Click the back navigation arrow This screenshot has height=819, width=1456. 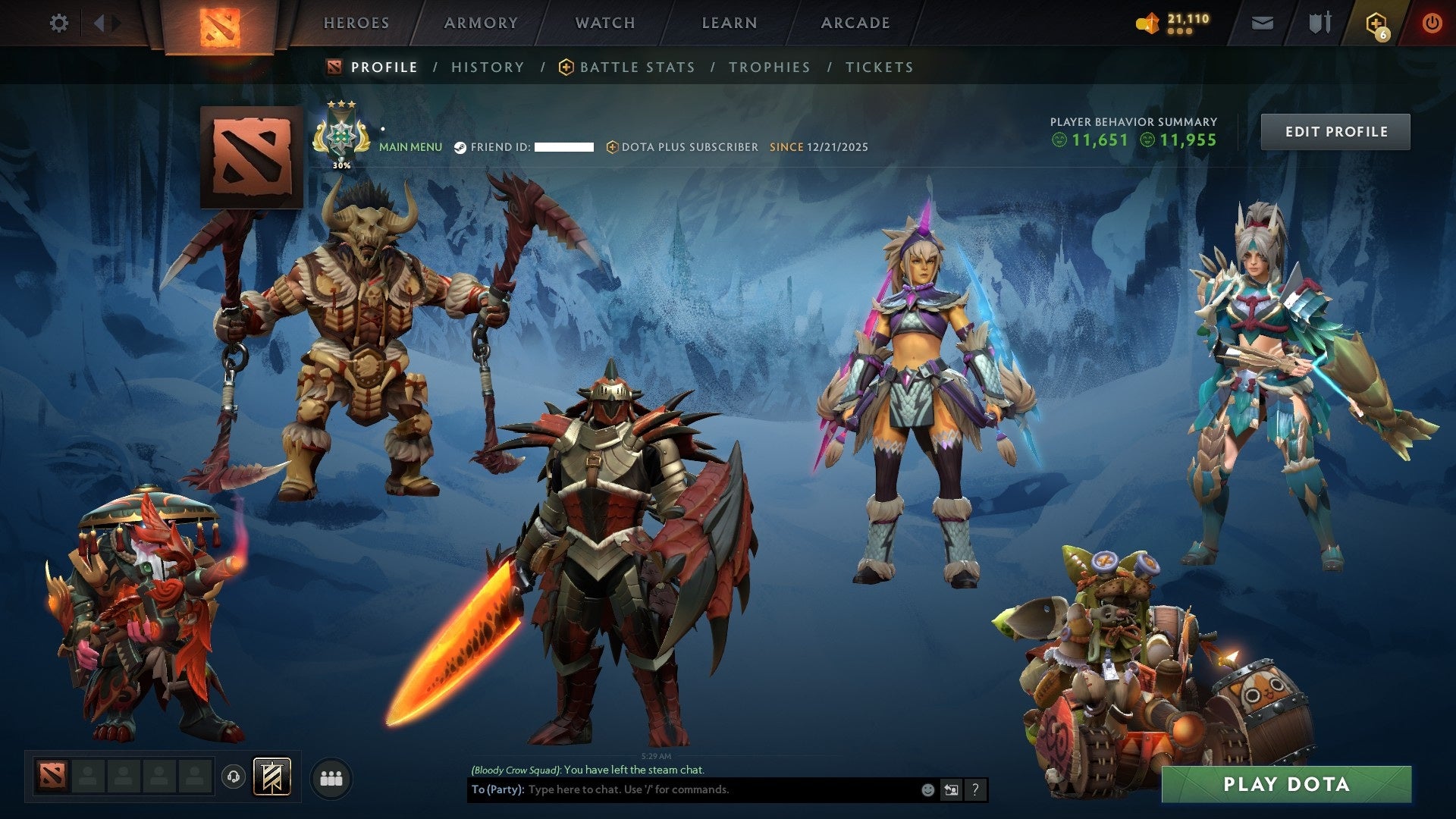click(x=99, y=23)
